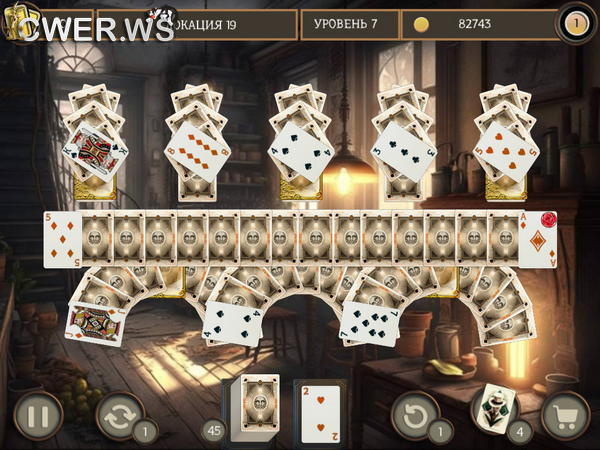Undo the last move
The width and height of the screenshot is (600, 450).
click(414, 414)
